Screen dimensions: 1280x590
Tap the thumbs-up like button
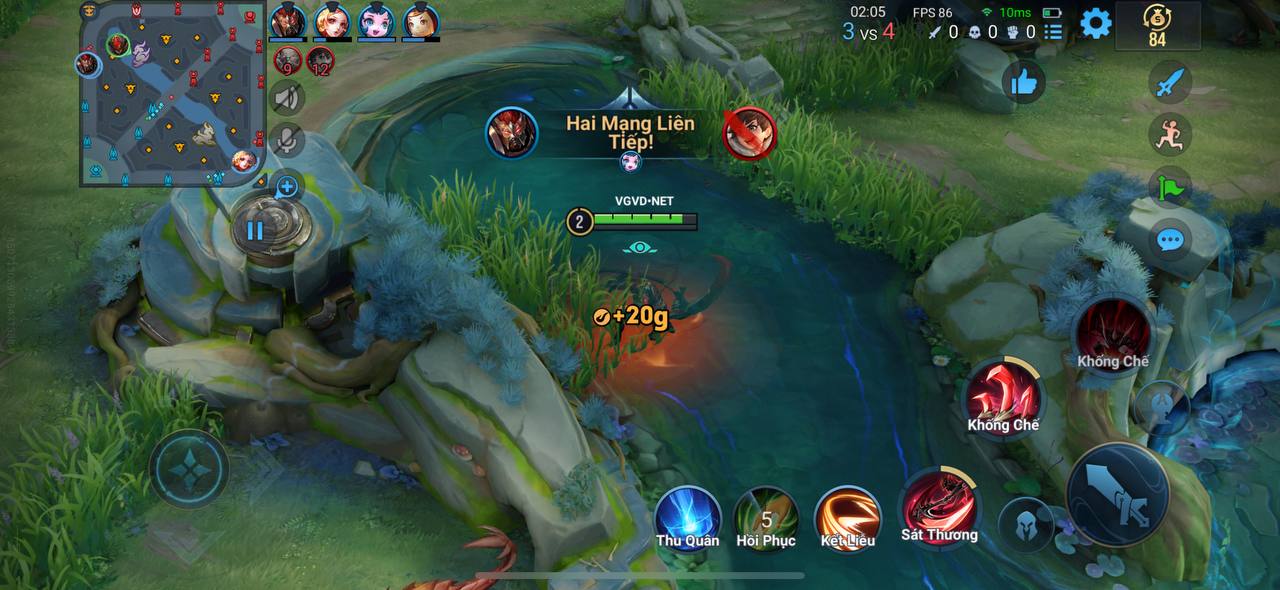click(1023, 82)
